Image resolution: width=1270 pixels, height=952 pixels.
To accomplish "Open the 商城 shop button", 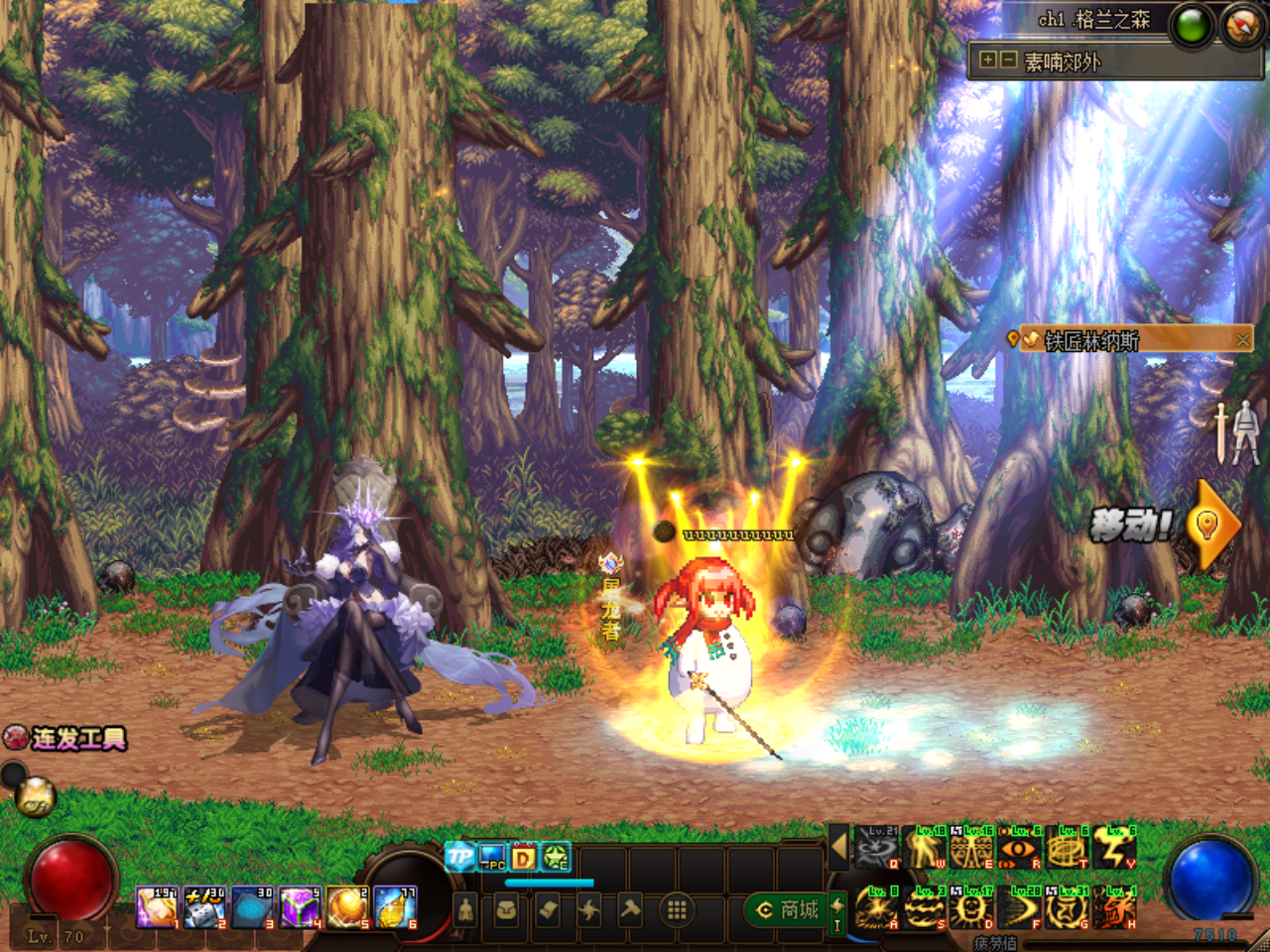I will pyautogui.click(x=788, y=909).
